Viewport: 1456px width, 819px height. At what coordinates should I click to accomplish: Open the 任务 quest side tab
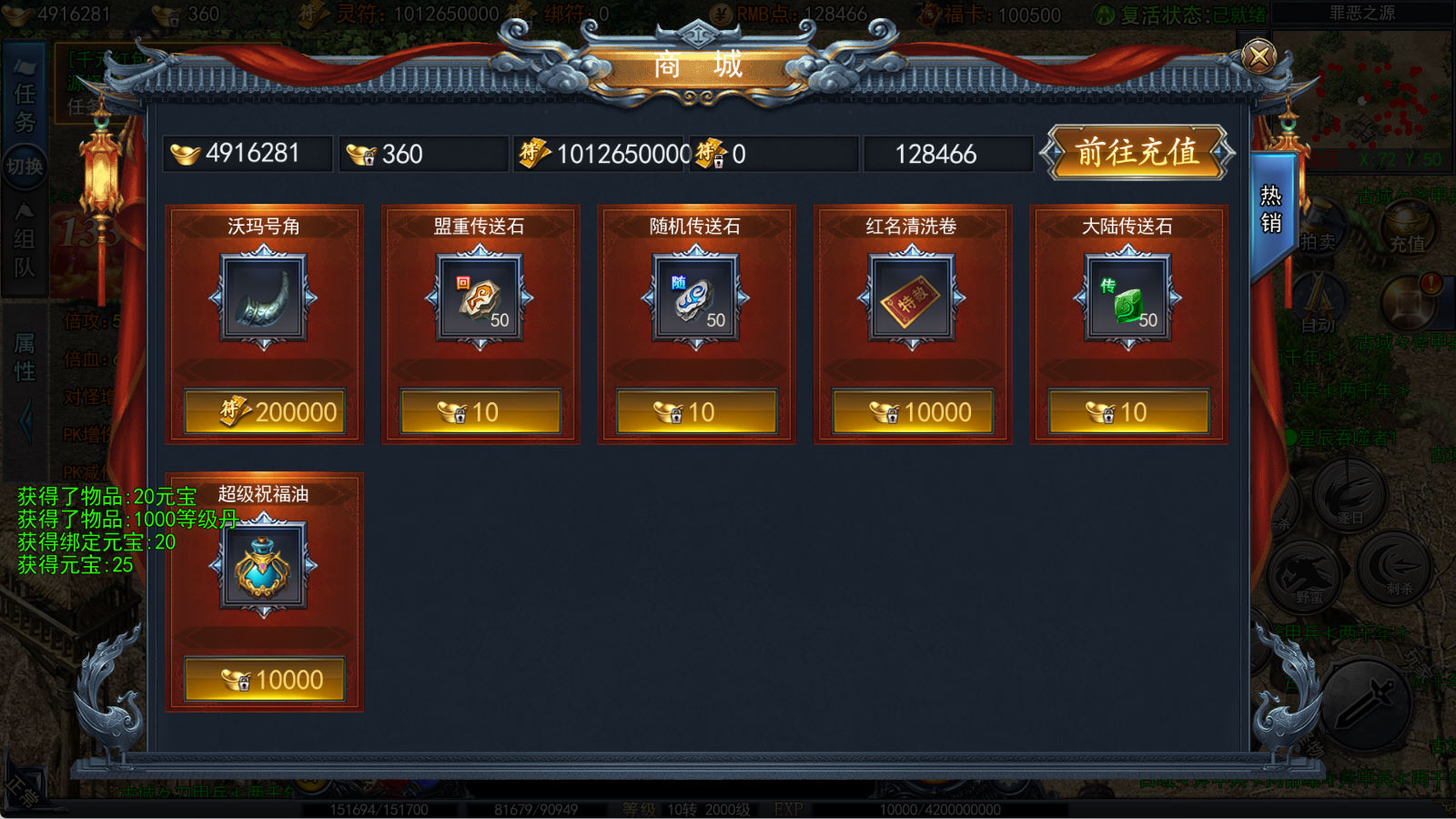tap(25, 106)
